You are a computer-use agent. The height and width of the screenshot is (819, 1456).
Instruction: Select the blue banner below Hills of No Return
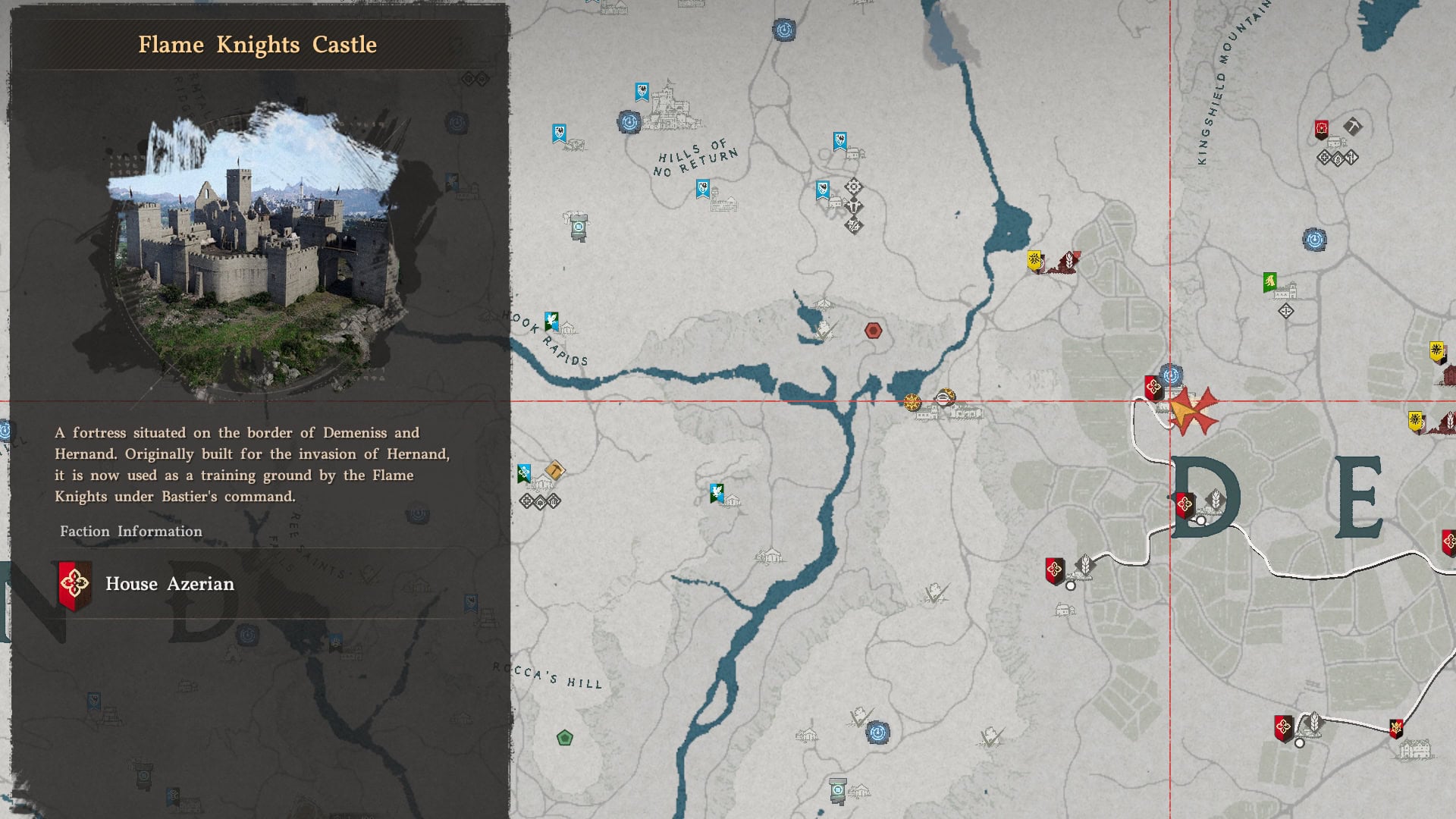(703, 189)
